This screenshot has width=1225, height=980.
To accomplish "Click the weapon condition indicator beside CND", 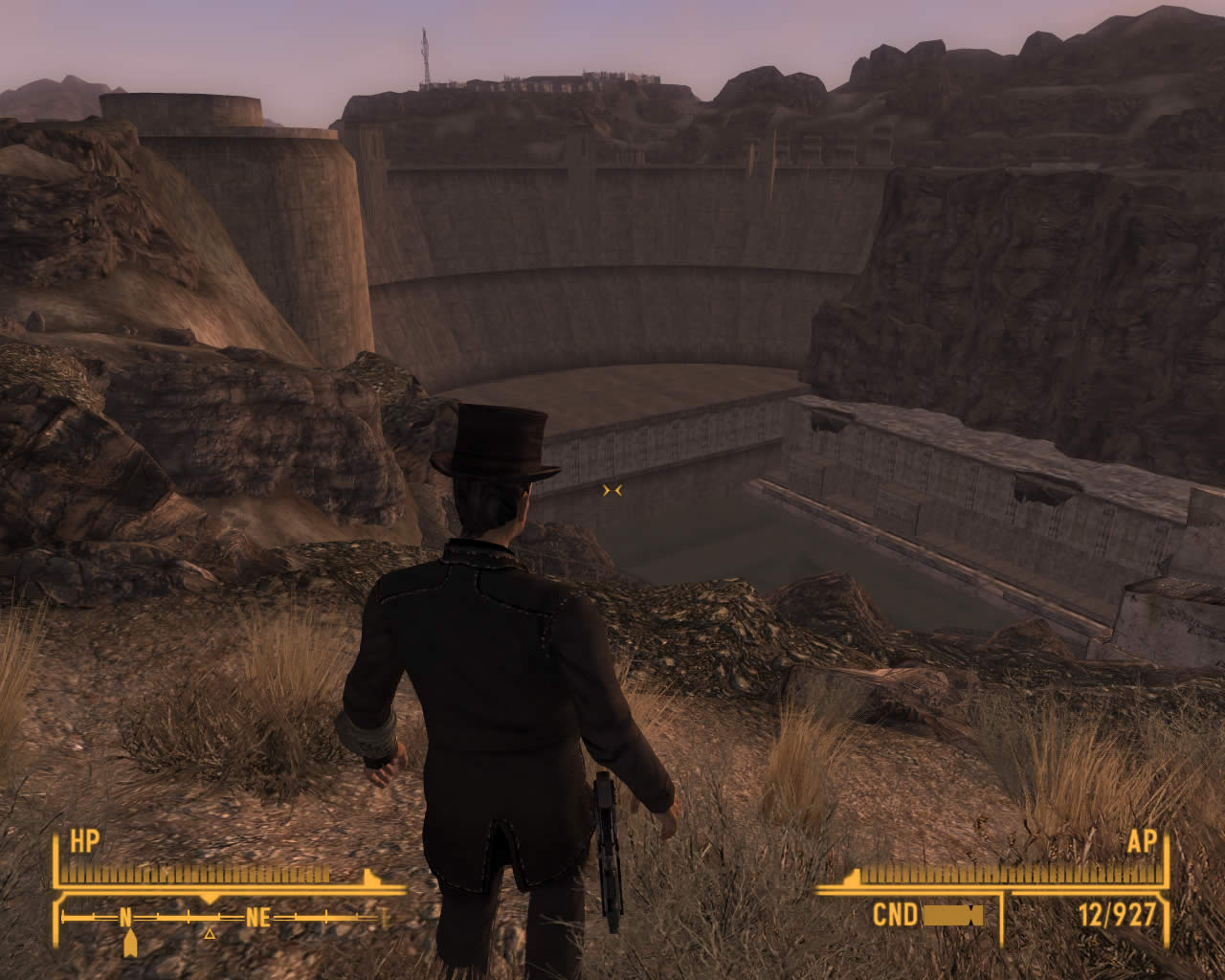I will pyautogui.click(x=953, y=913).
